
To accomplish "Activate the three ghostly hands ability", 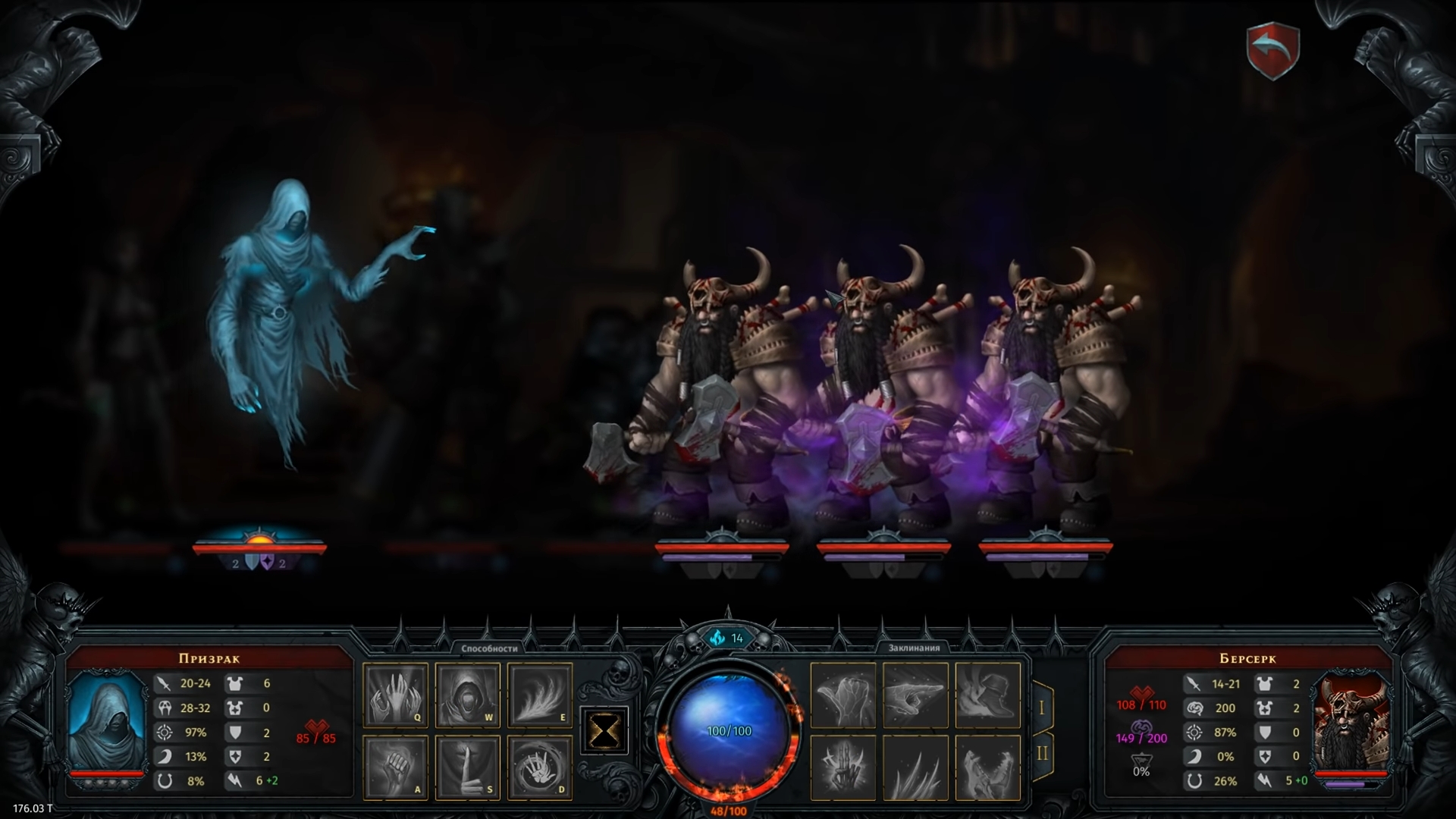I will [x=395, y=695].
